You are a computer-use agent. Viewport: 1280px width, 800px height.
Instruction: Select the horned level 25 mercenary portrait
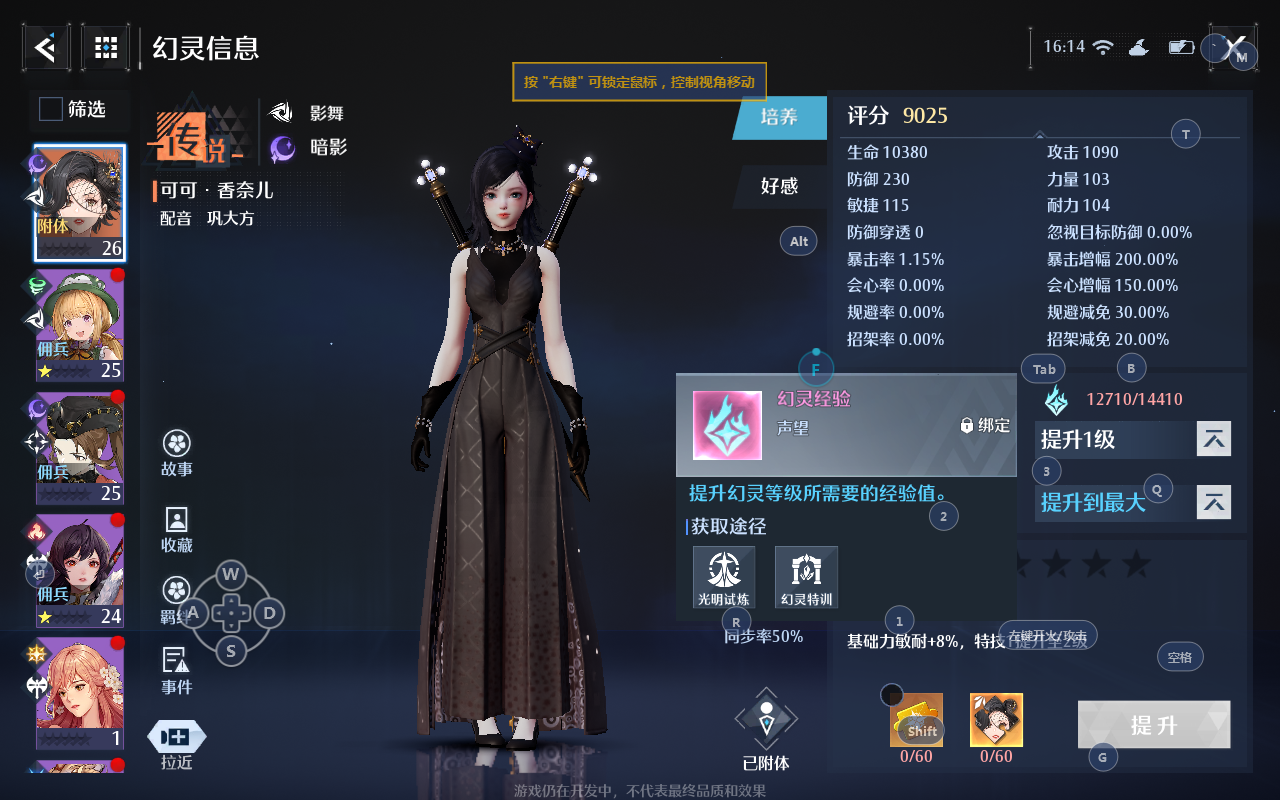click(80, 448)
